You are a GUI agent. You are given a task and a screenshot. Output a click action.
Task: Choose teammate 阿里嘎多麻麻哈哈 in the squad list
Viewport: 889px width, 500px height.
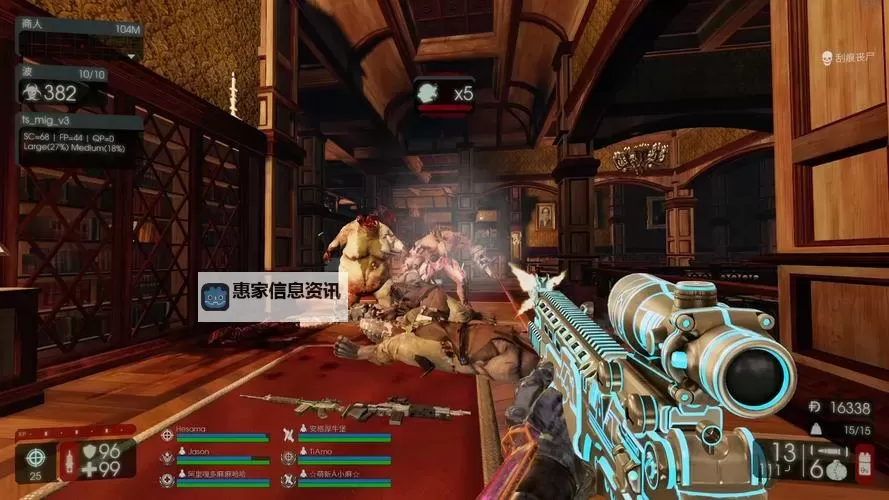(215, 477)
